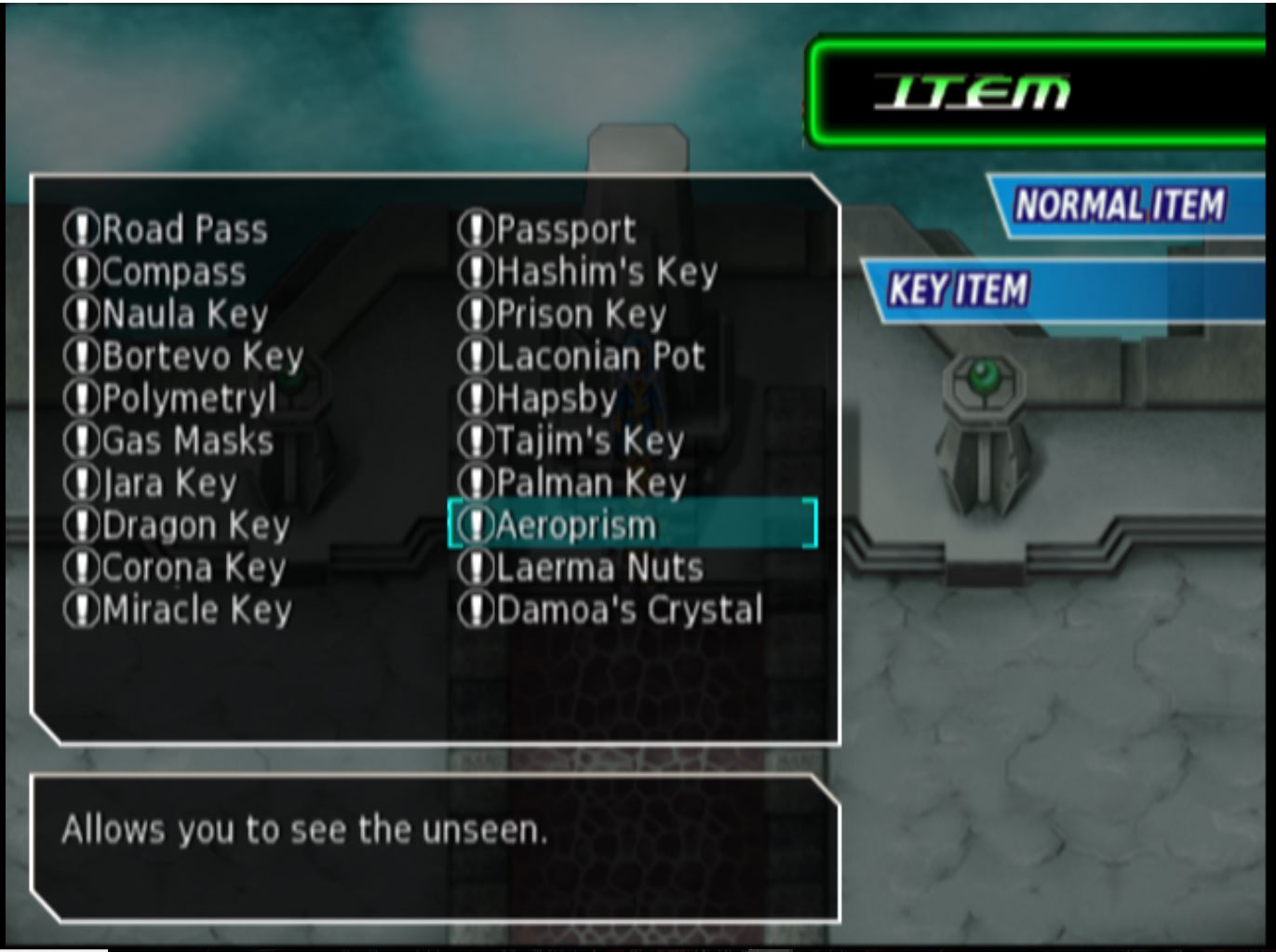Screen dimensions: 1276x952
Task: Switch to the KEY ITEM tab
Action: click(x=959, y=288)
